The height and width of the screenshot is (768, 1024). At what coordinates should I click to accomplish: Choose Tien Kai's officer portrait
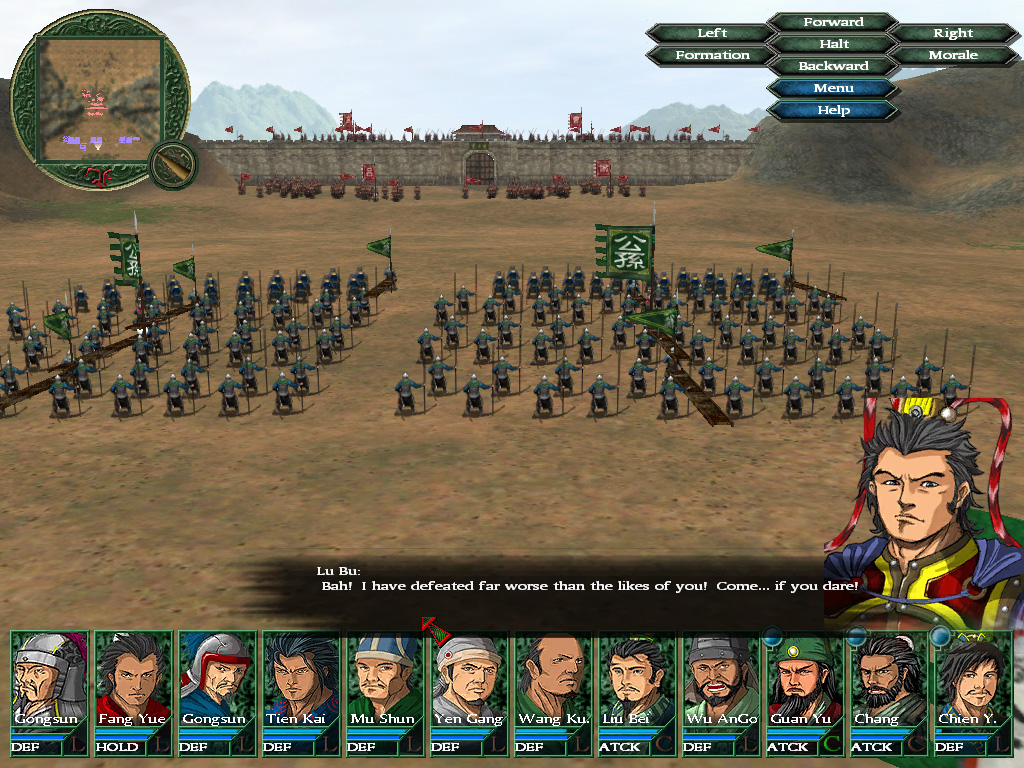pyautogui.click(x=301, y=680)
